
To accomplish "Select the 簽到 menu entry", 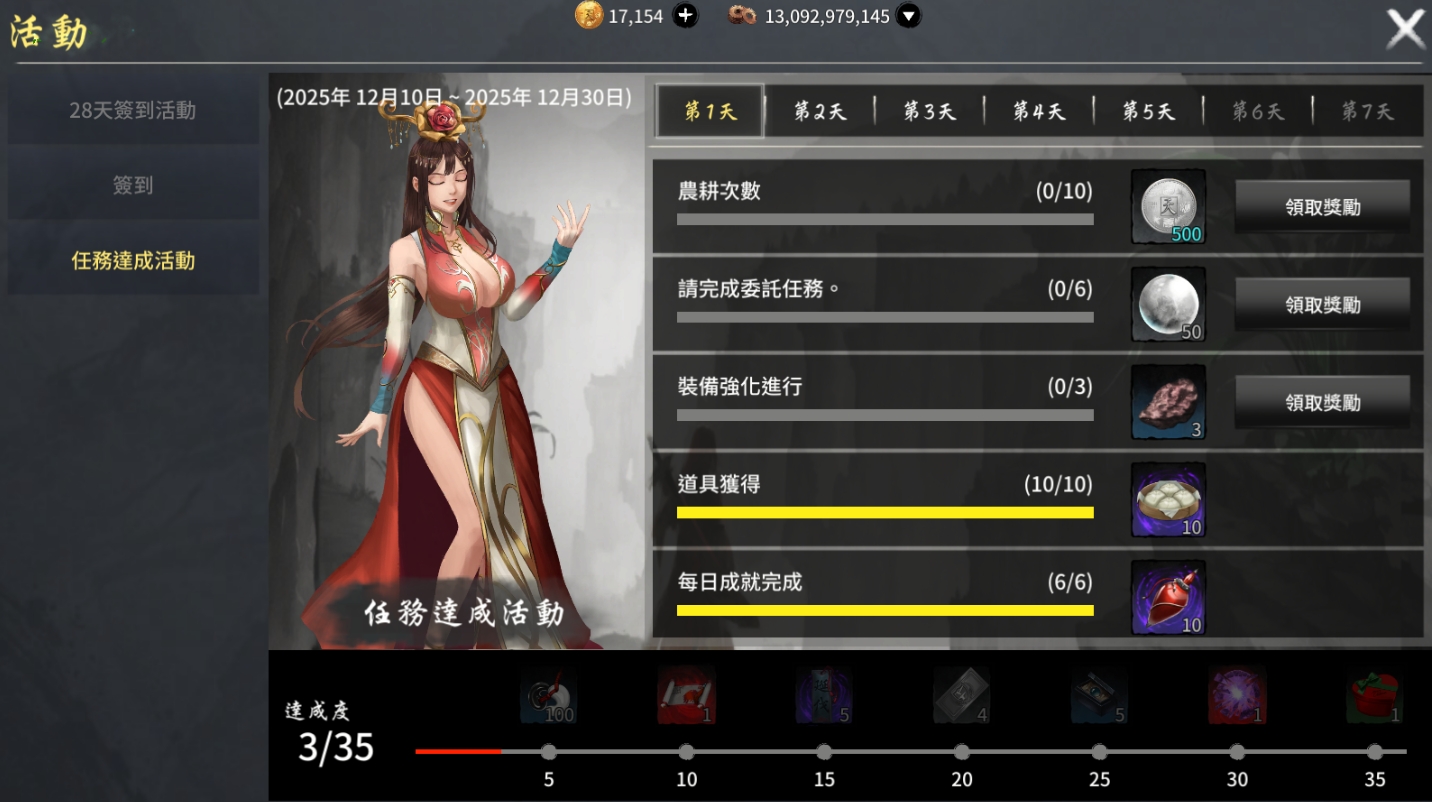I will (133, 186).
